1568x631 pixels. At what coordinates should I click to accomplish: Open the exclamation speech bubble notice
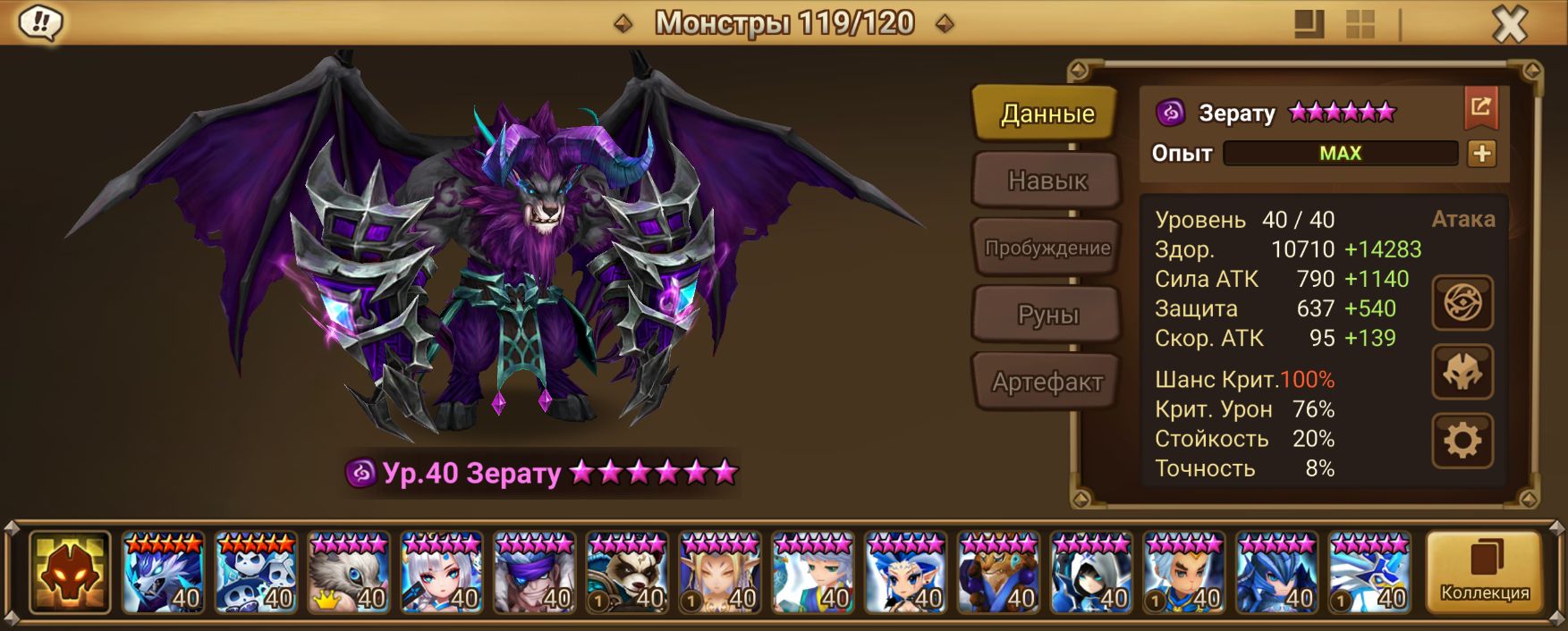tap(40, 23)
